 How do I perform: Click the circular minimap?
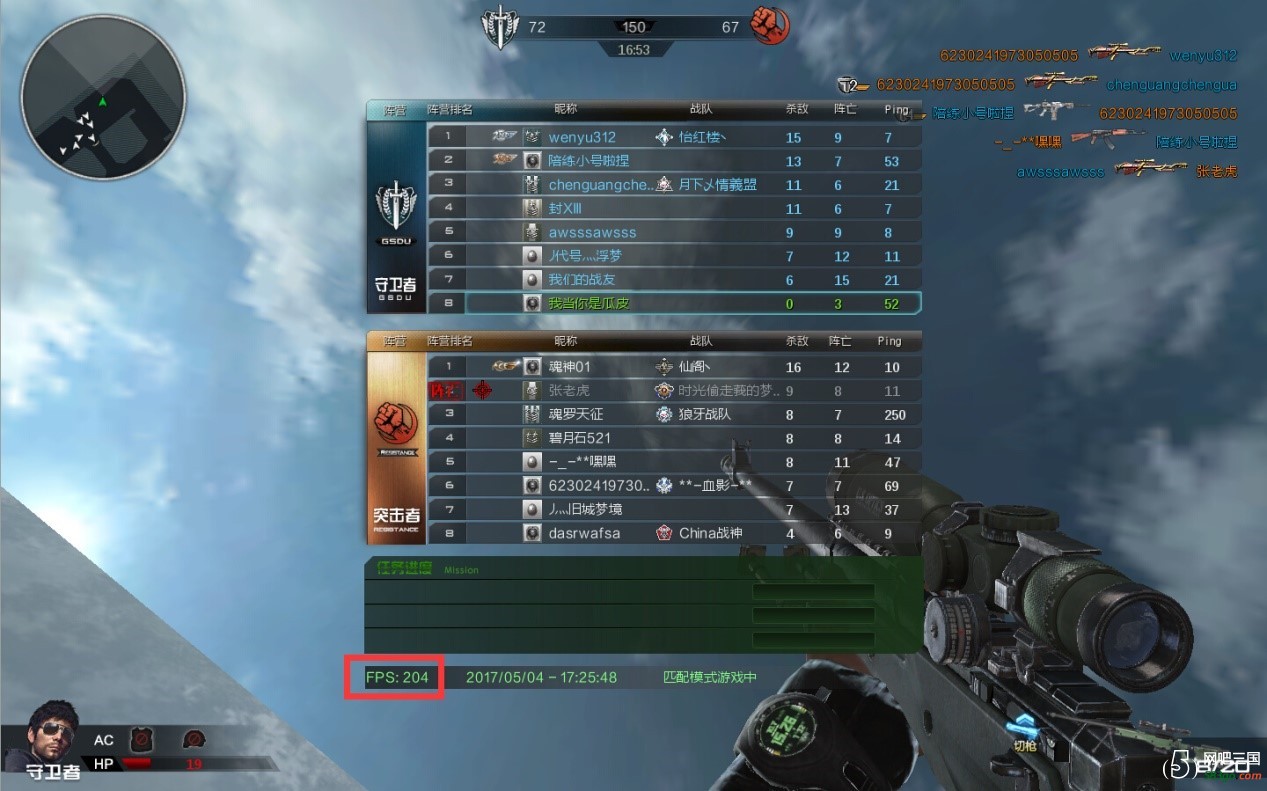(x=103, y=97)
